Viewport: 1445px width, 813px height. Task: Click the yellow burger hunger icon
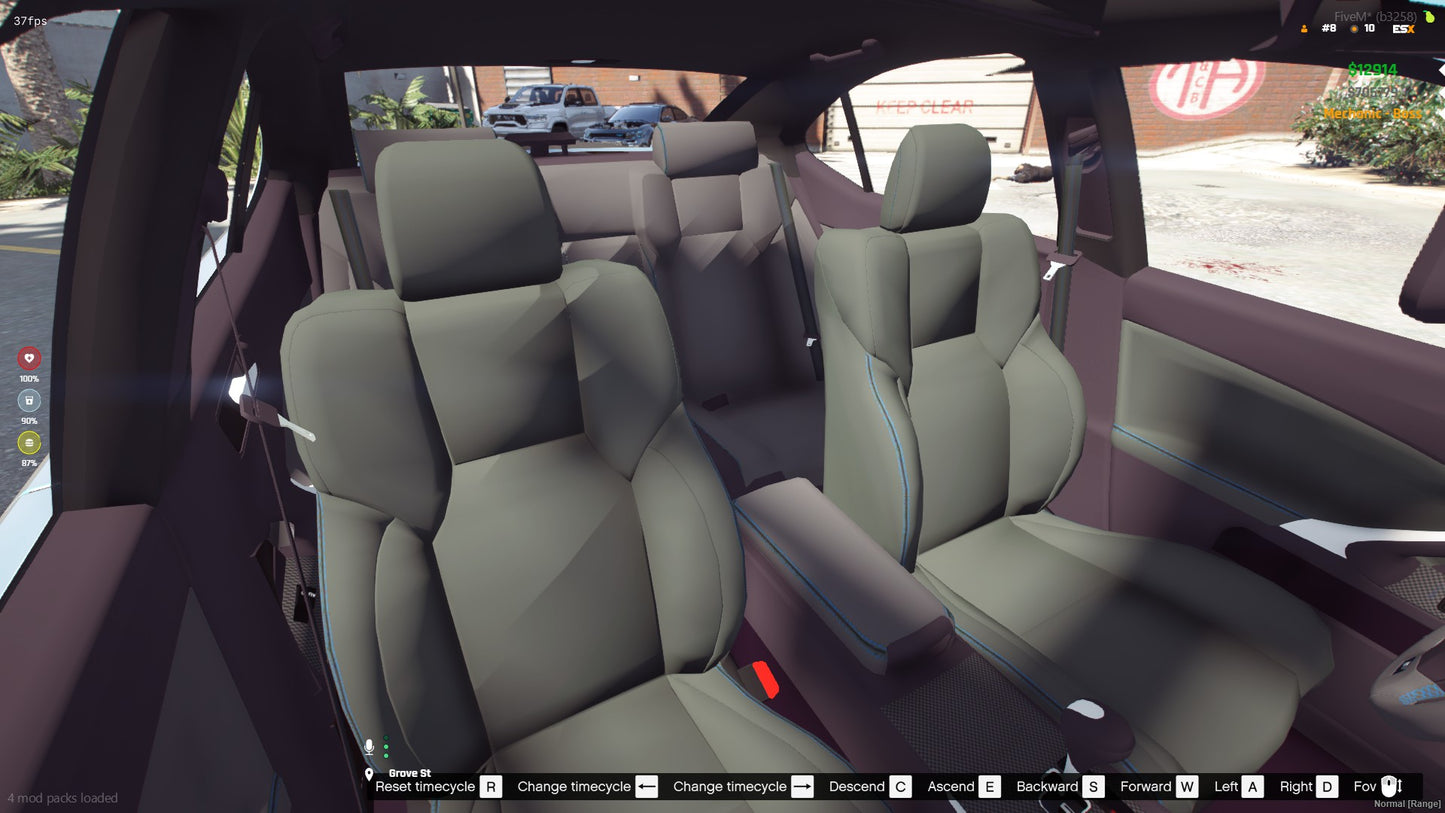[x=29, y=442]
